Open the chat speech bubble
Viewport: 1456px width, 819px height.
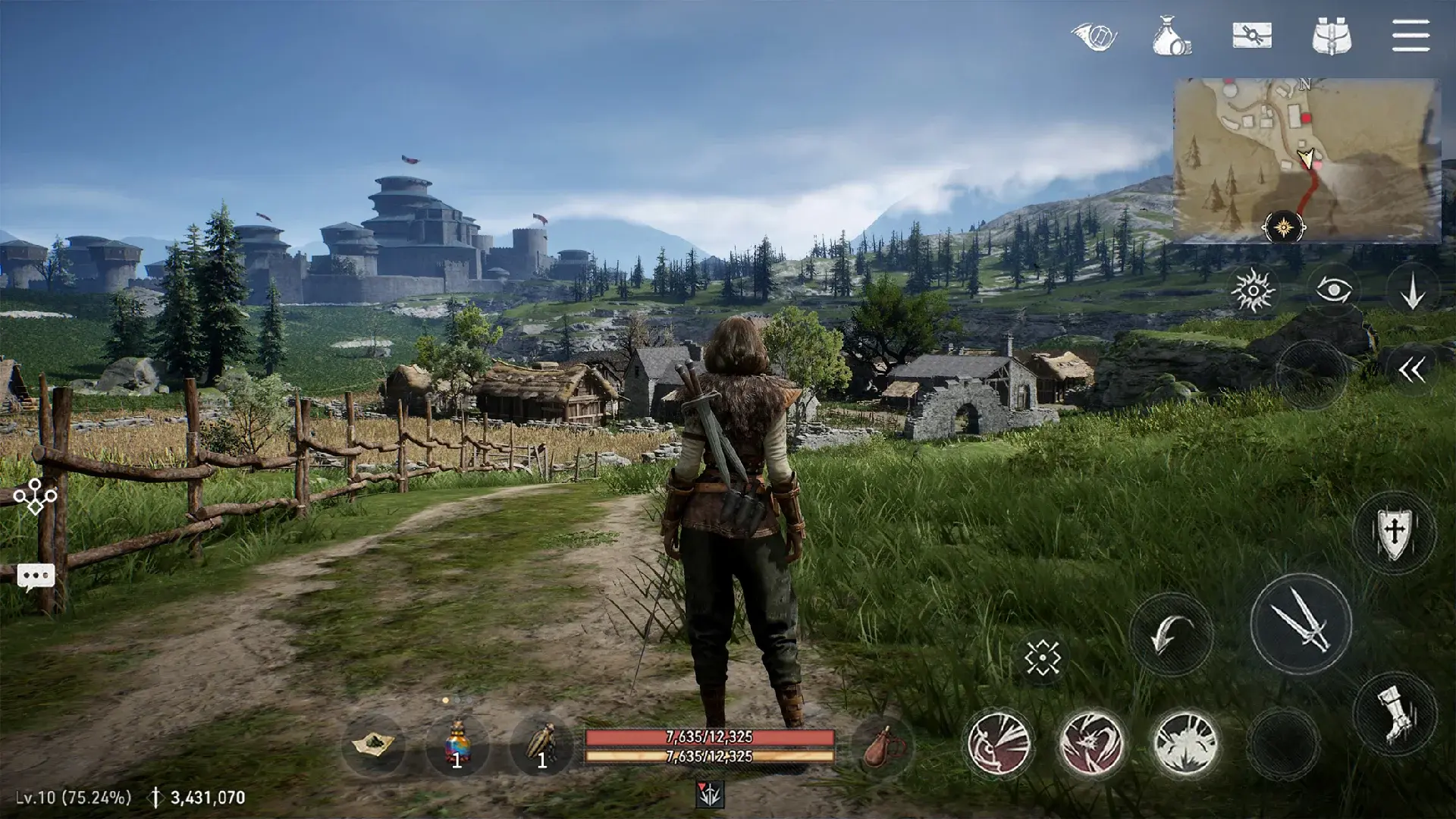[x=36, y=577]
